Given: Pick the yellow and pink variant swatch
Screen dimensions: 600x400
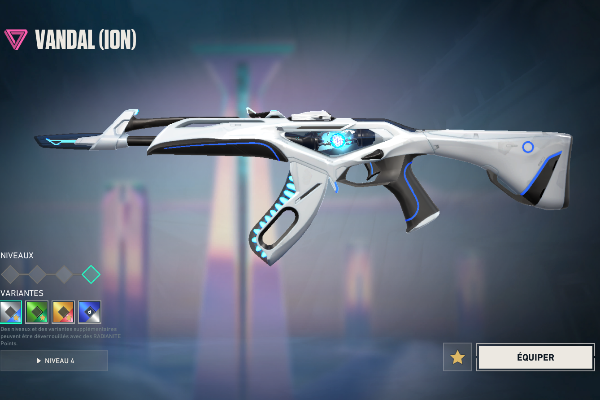Looking at the screenshot, I should pos(63,311).
